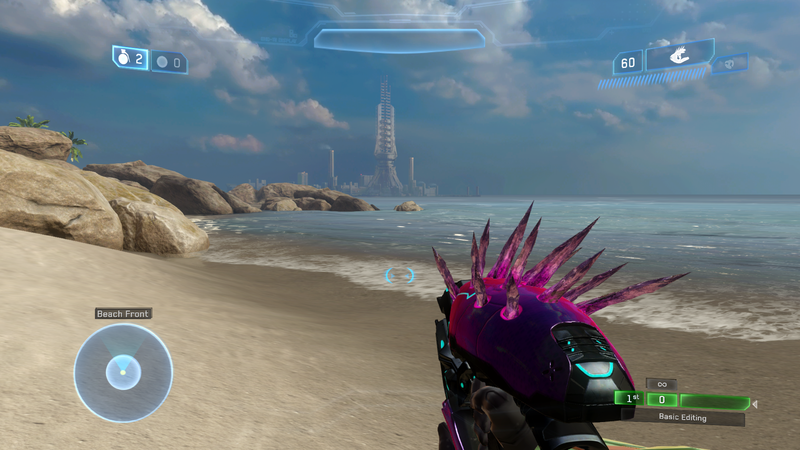Click the Needler weapon icon
The width and height of the screenshot is (800, 450).
click(678, 58)
